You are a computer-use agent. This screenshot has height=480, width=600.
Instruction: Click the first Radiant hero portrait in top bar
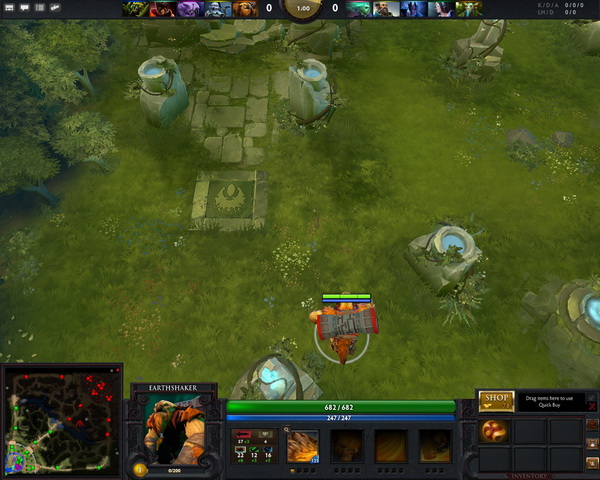point(135,9)
